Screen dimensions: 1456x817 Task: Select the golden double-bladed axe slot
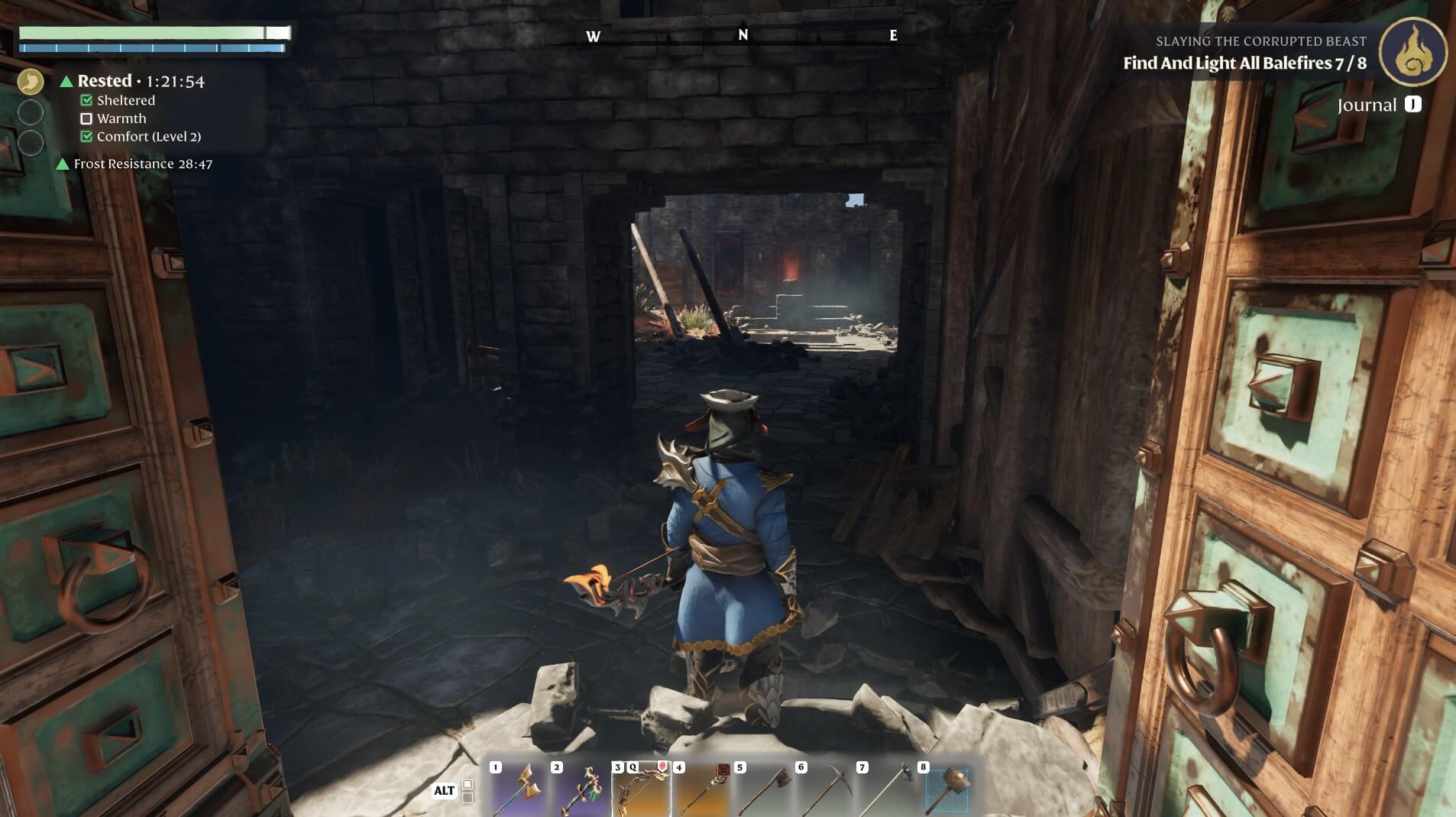point(519,789)
